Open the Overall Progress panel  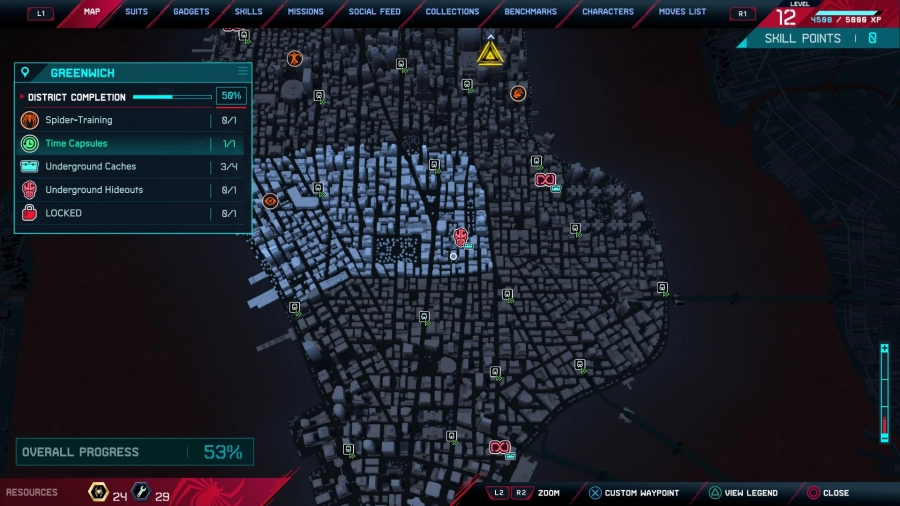134,452
